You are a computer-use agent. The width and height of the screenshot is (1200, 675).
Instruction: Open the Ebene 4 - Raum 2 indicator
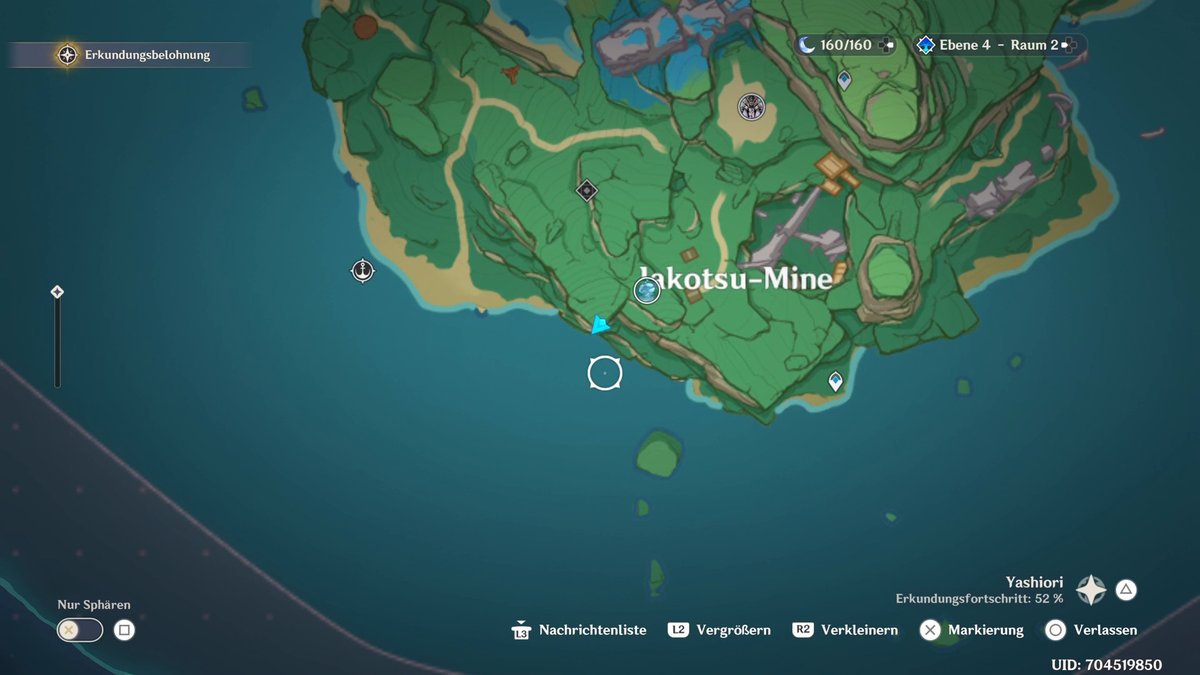pos(998,45)
